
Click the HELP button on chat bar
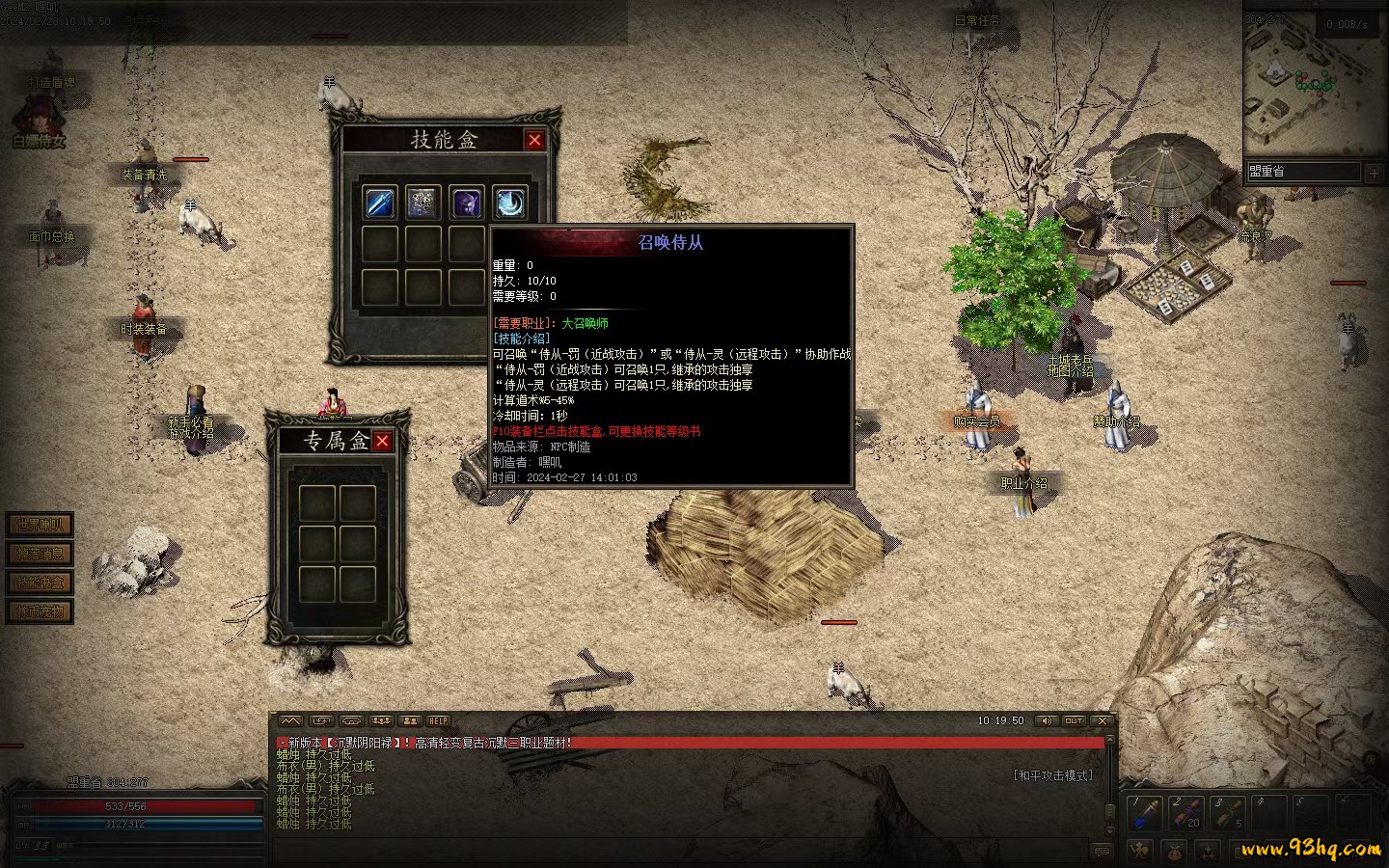439,720
